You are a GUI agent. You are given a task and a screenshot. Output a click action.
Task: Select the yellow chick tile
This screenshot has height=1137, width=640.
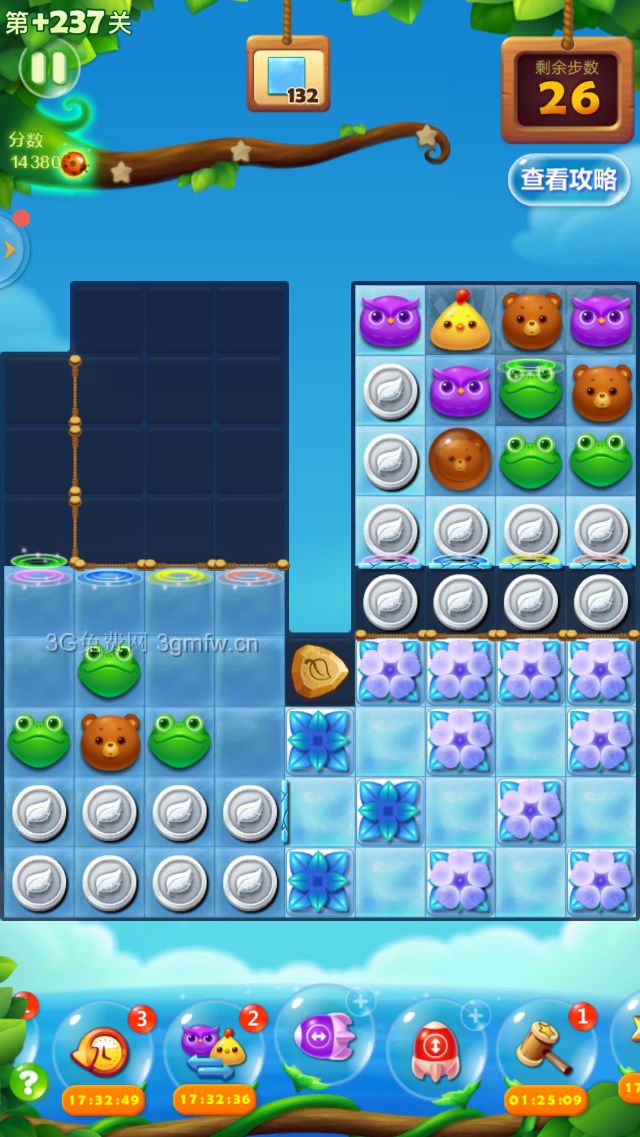[x=460, y=320]
